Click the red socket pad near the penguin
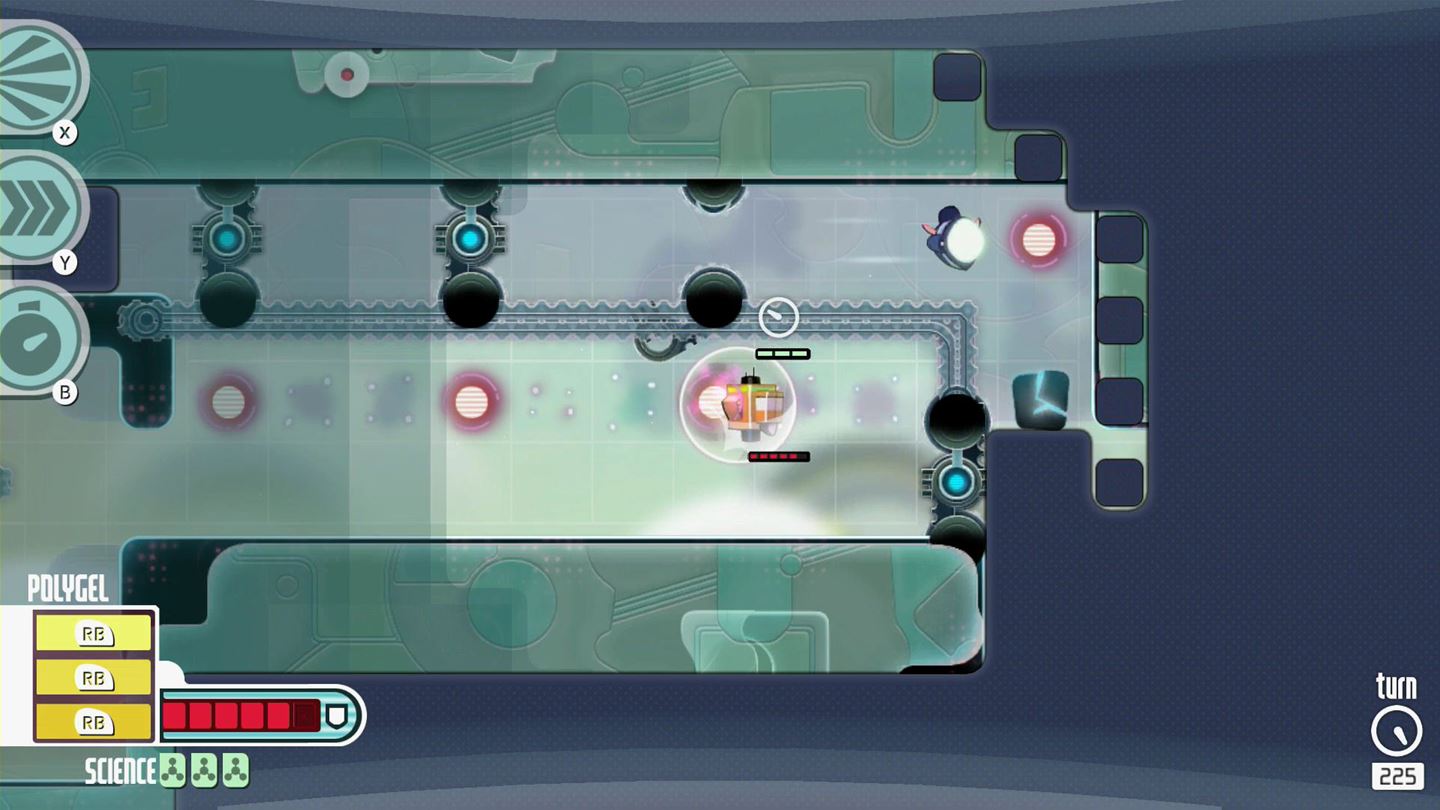The image size is (1440, 810). click(1040, 238)
